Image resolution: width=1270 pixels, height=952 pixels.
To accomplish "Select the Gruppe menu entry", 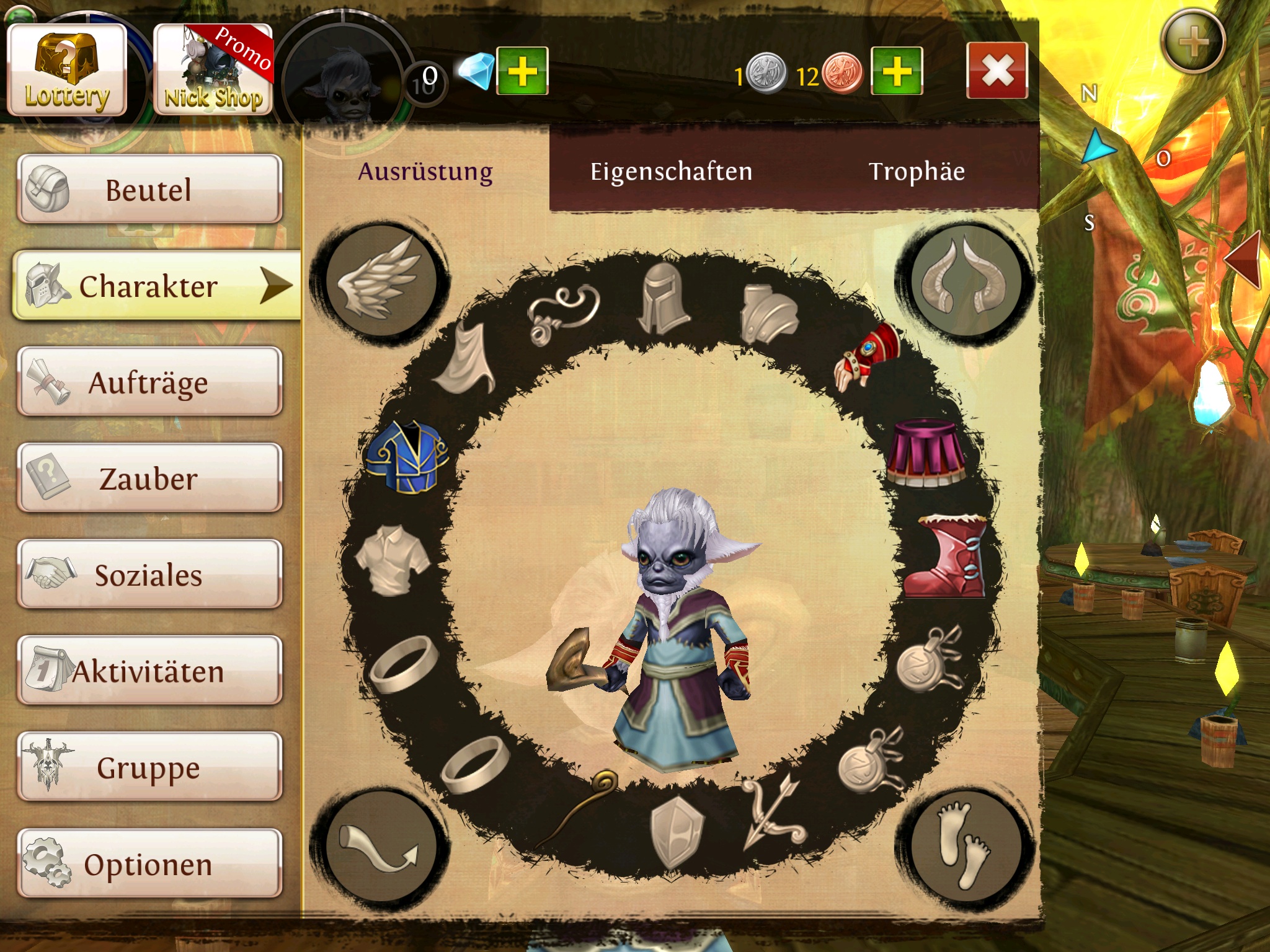I will 149,767.
